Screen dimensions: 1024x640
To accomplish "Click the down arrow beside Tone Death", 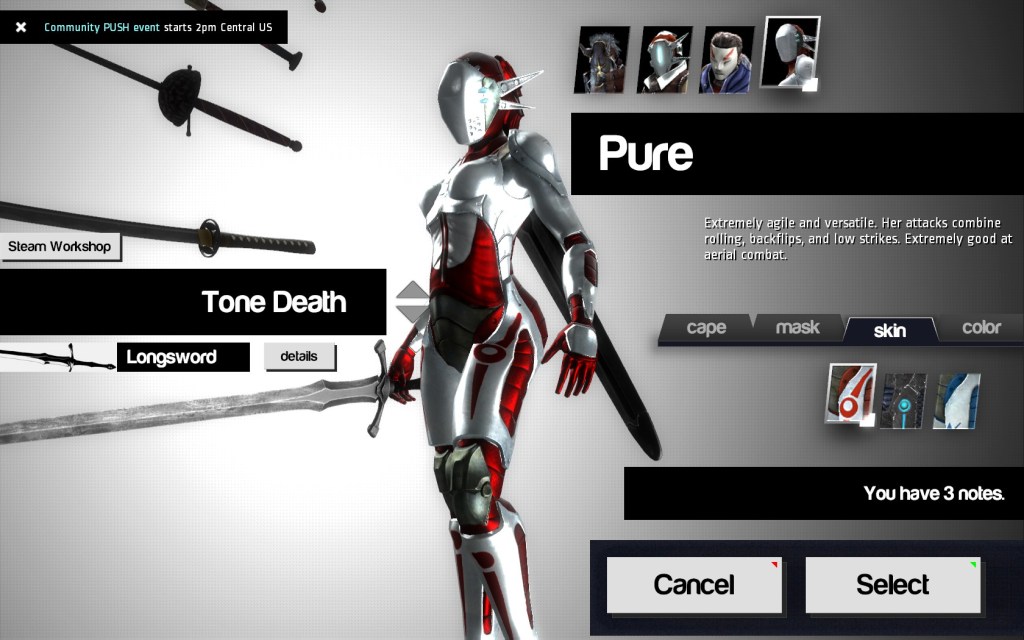I will pos(413,313).
